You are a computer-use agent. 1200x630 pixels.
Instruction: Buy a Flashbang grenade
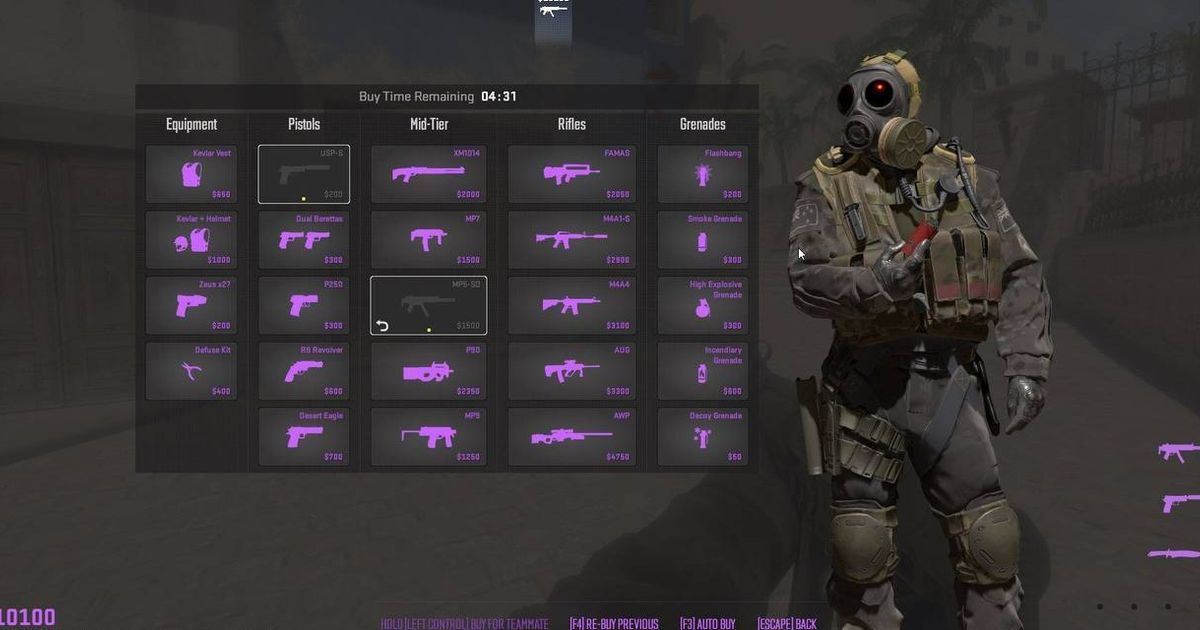pyautogui.click(x=702, y=174)
